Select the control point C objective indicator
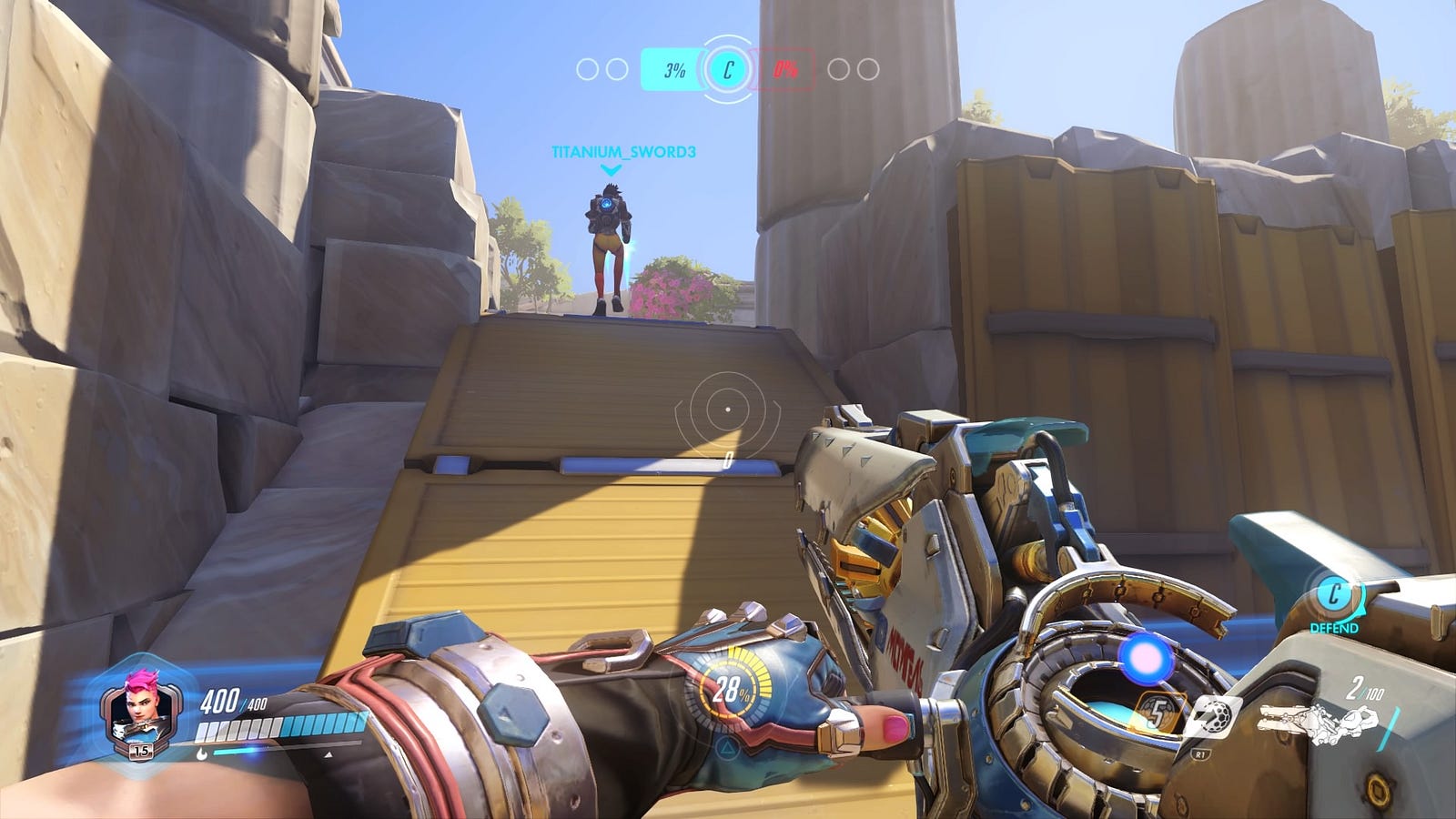1456x819 pixels. pyautogui.click(x=727, y=69)
